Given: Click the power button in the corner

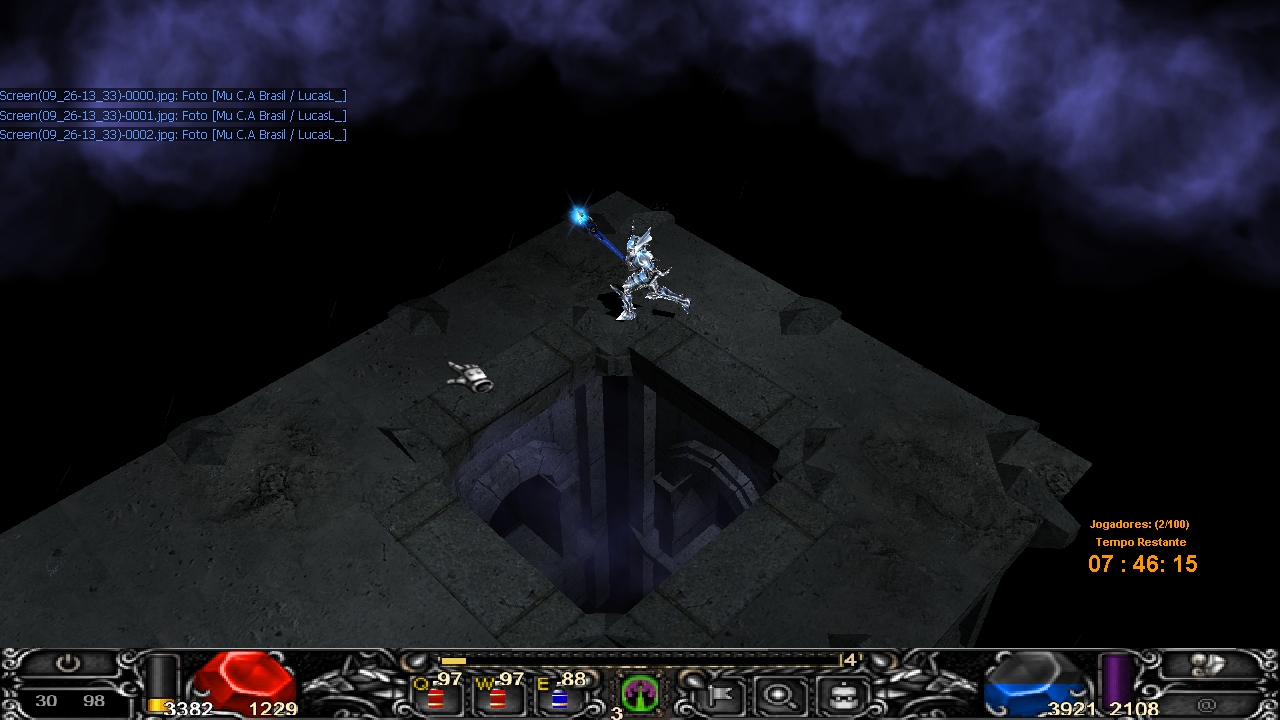Looking at the screenshot, I should 68,663.
